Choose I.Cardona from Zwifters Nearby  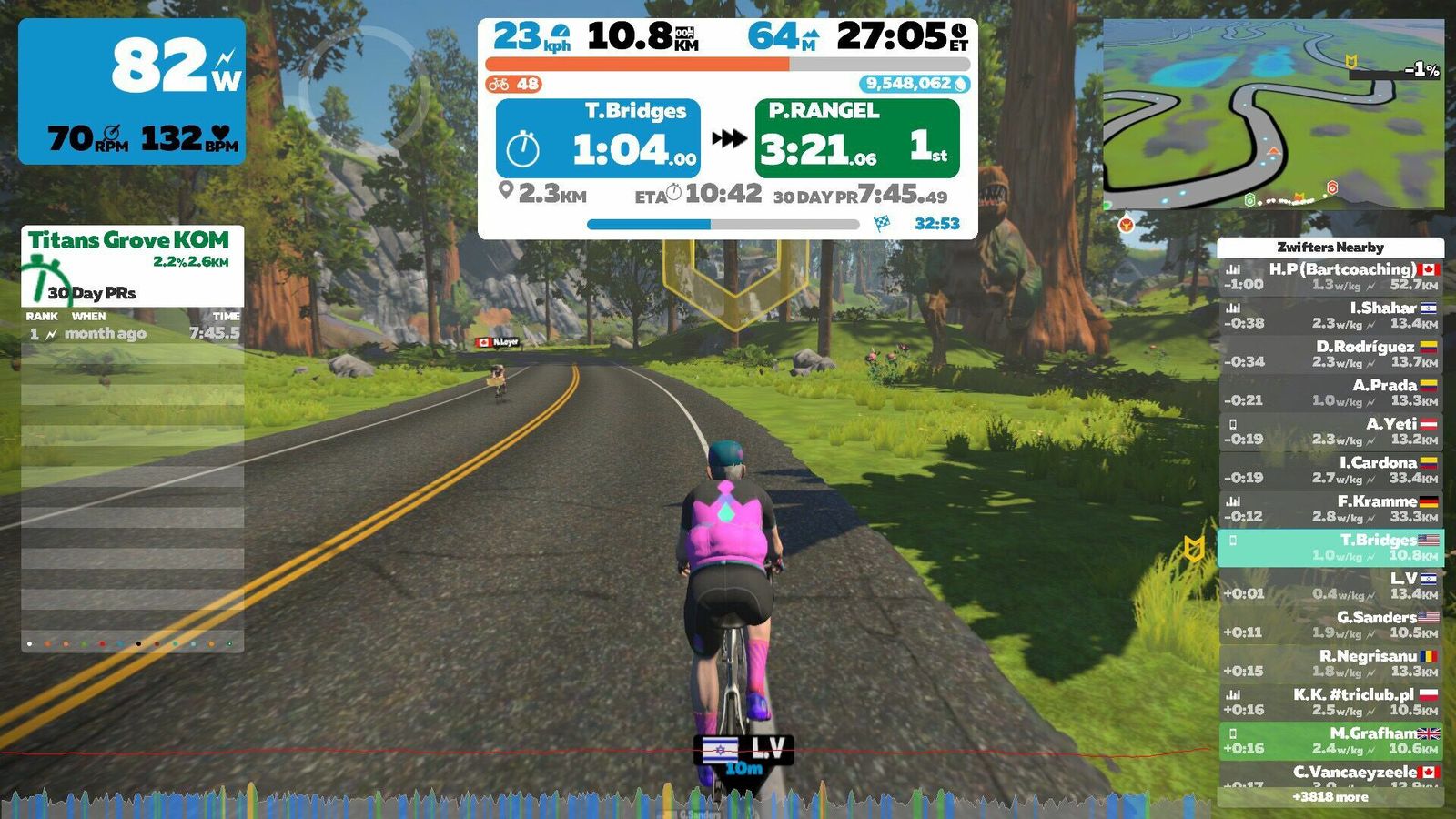tap(1330, 470)
